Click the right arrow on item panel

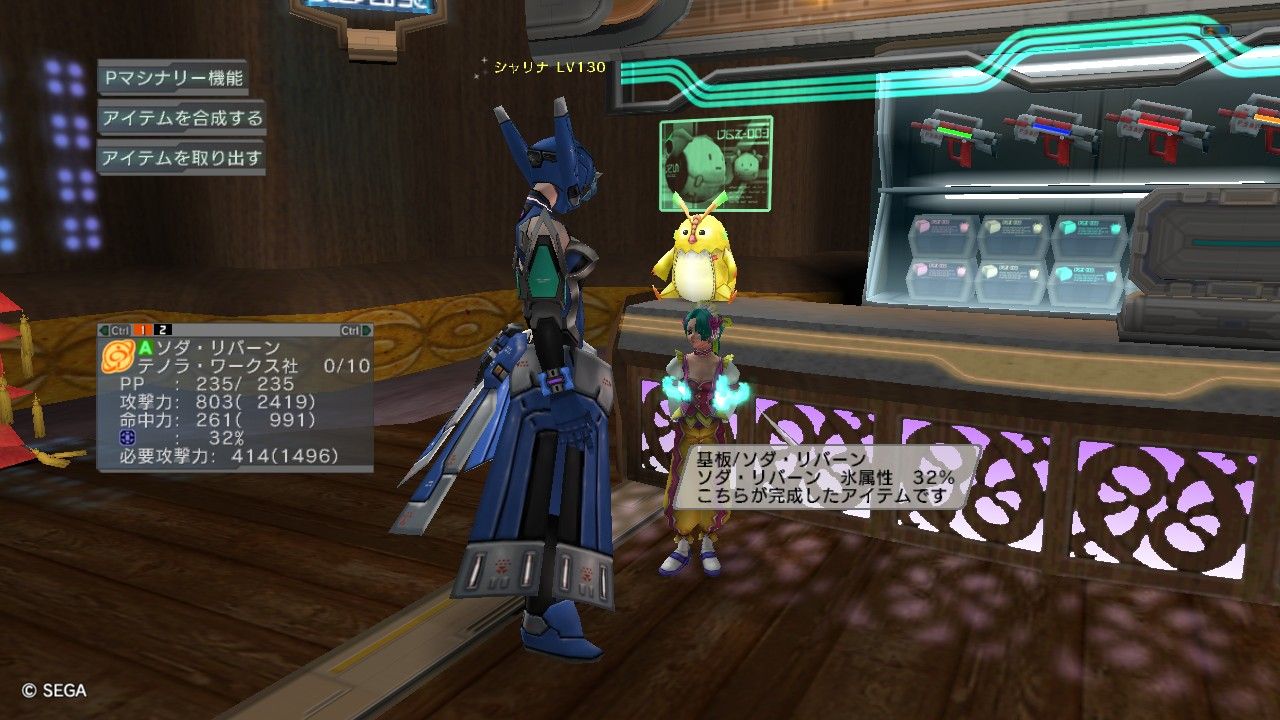pos(366,330)
